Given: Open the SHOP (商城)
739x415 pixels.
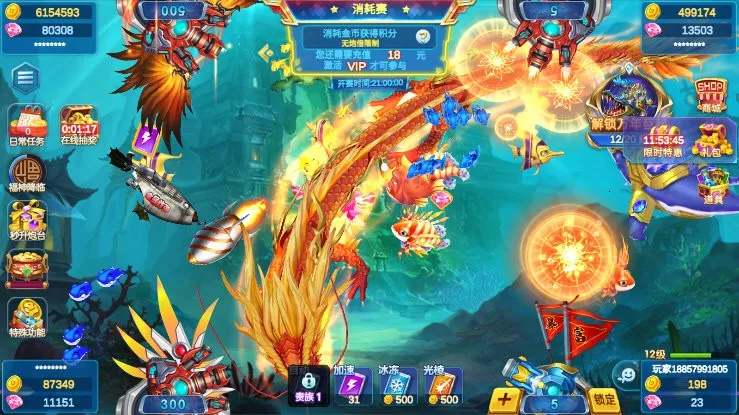Looking at the screenshot, I should pyautogui.click(x=709, y=95).
